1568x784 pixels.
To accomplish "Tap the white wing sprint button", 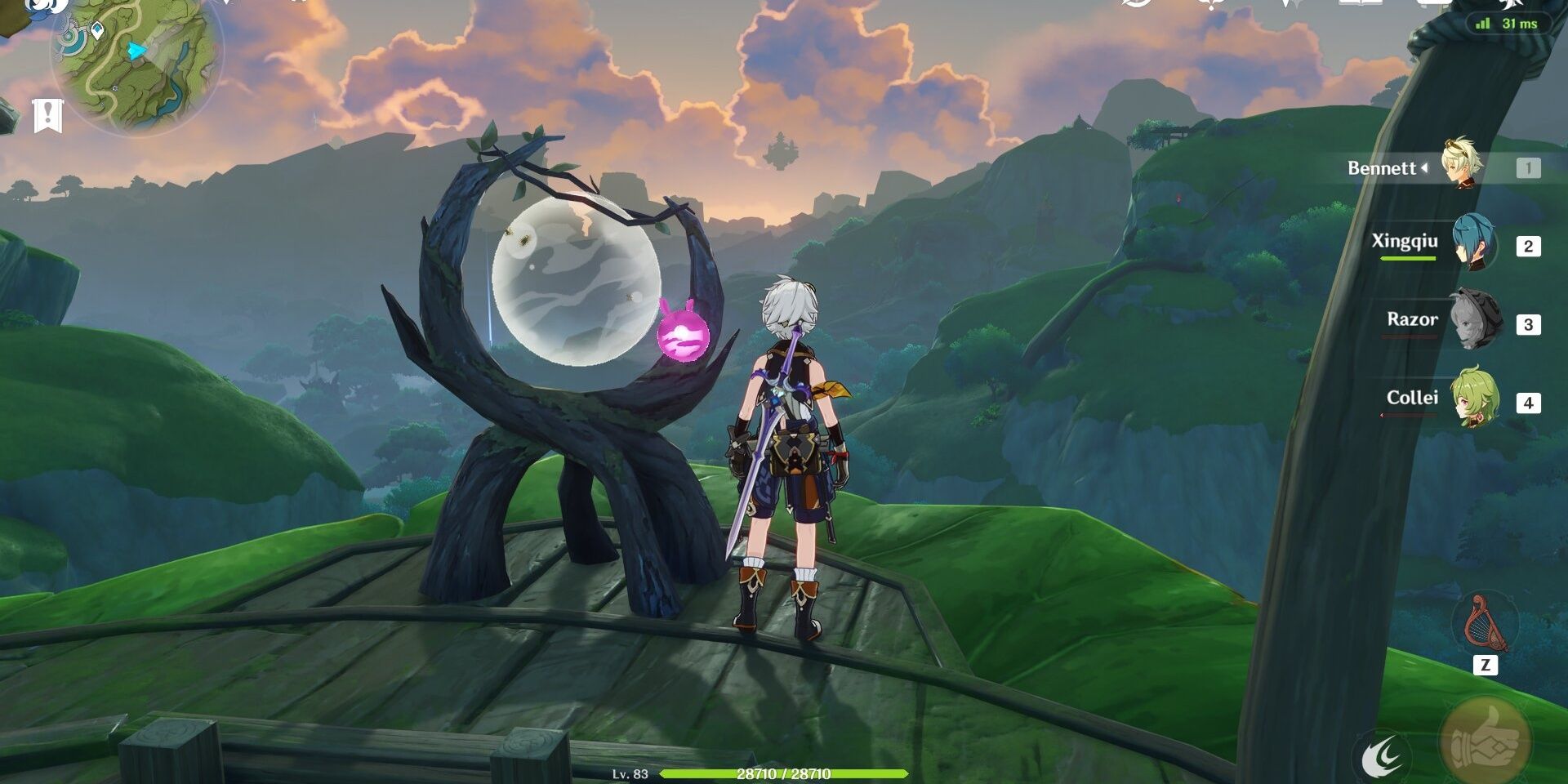I will pos(1382,756).
